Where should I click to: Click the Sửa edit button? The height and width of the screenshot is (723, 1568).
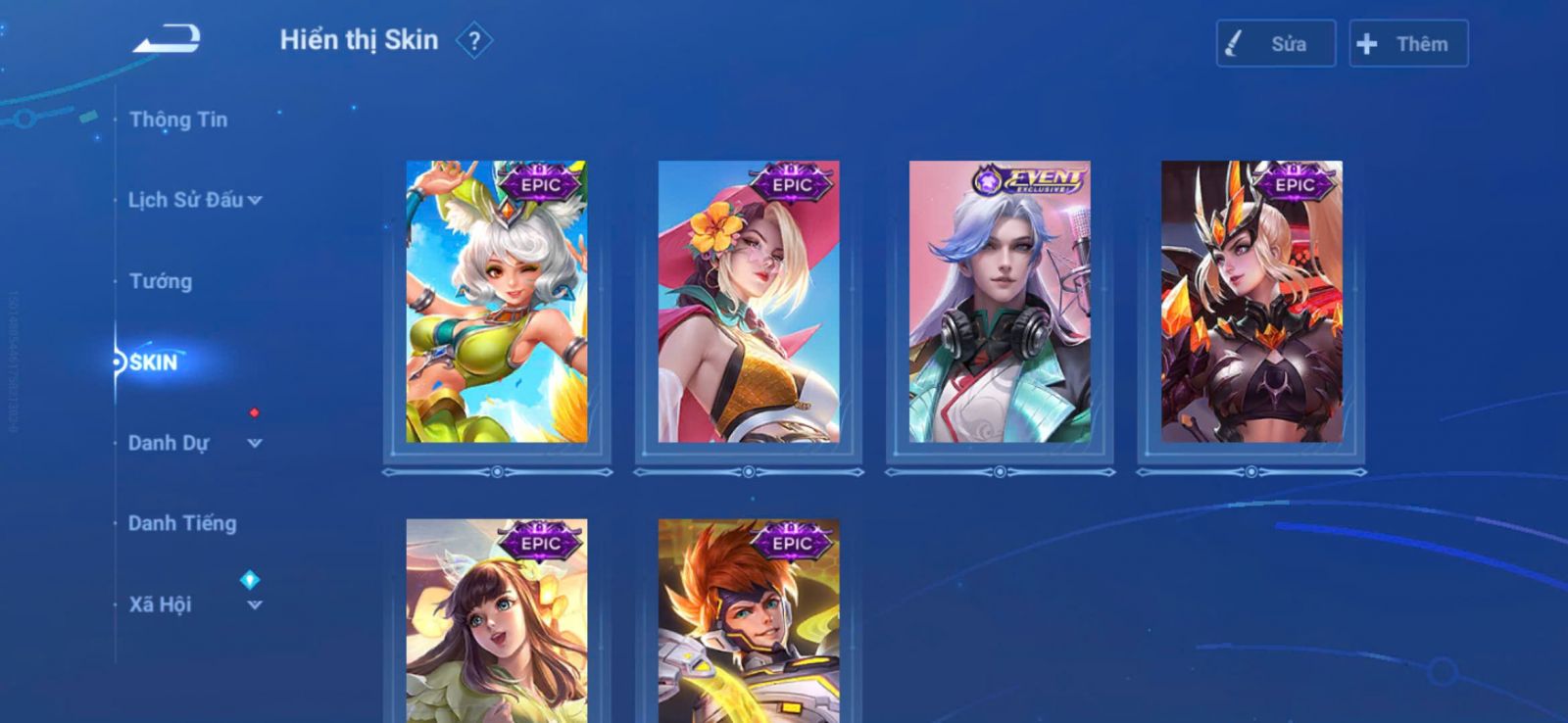coord(1275,44)
